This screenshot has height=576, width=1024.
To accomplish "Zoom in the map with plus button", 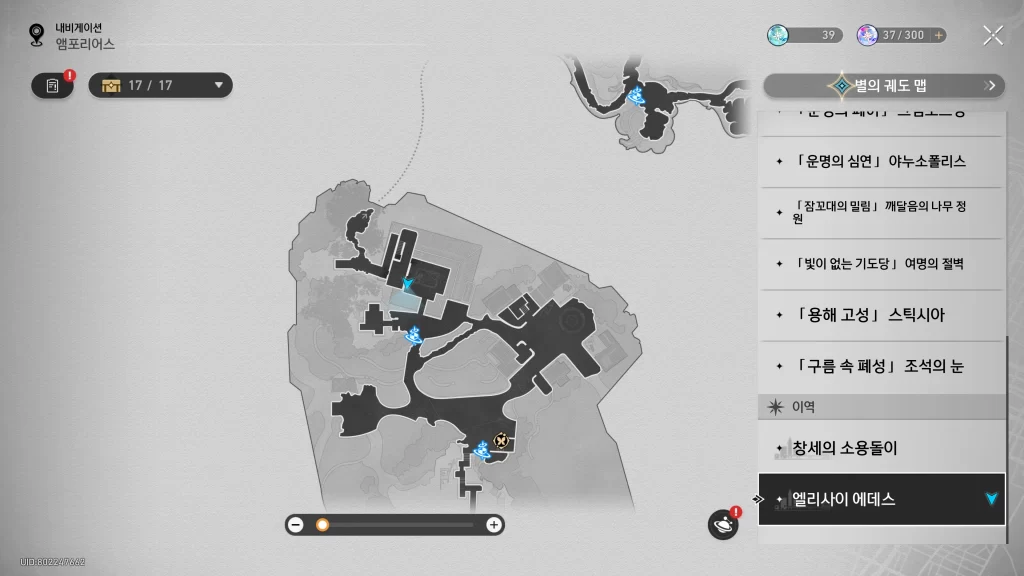I will 493,524.
